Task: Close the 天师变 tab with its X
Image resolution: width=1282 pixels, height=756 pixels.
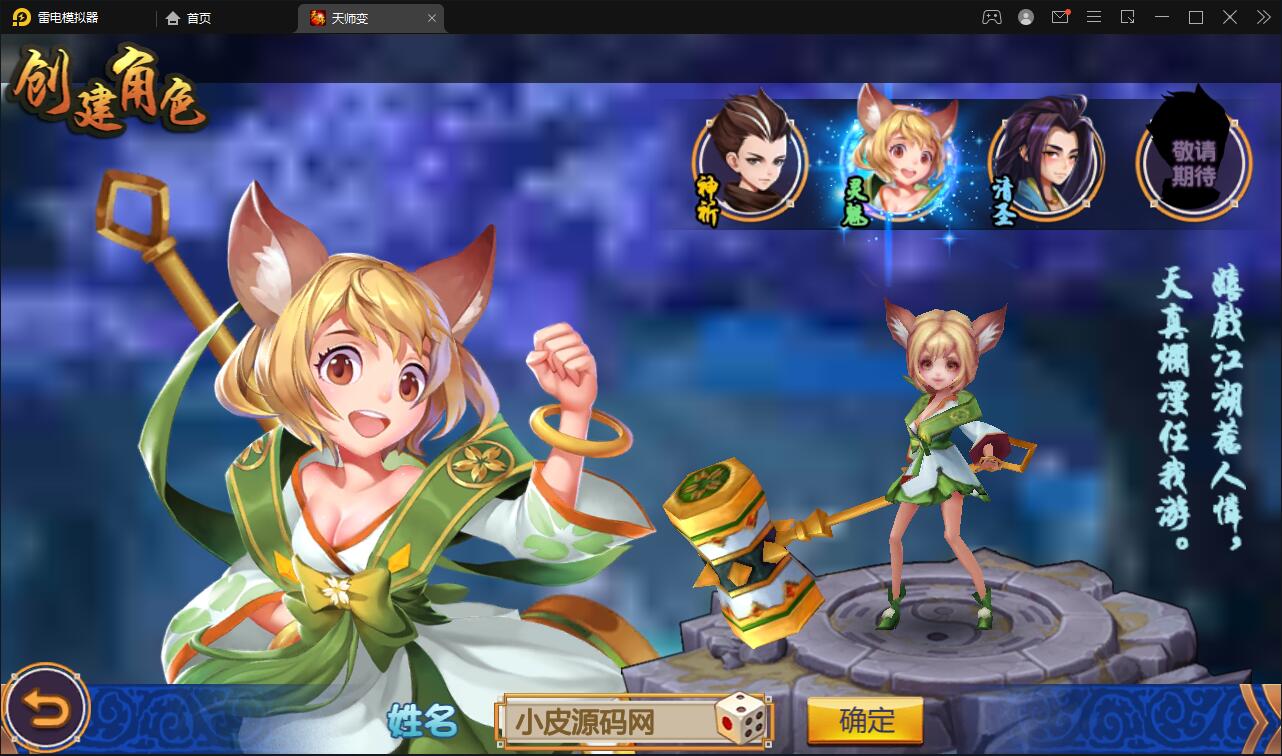Action: pyautogui.click(x=431, y=17)
